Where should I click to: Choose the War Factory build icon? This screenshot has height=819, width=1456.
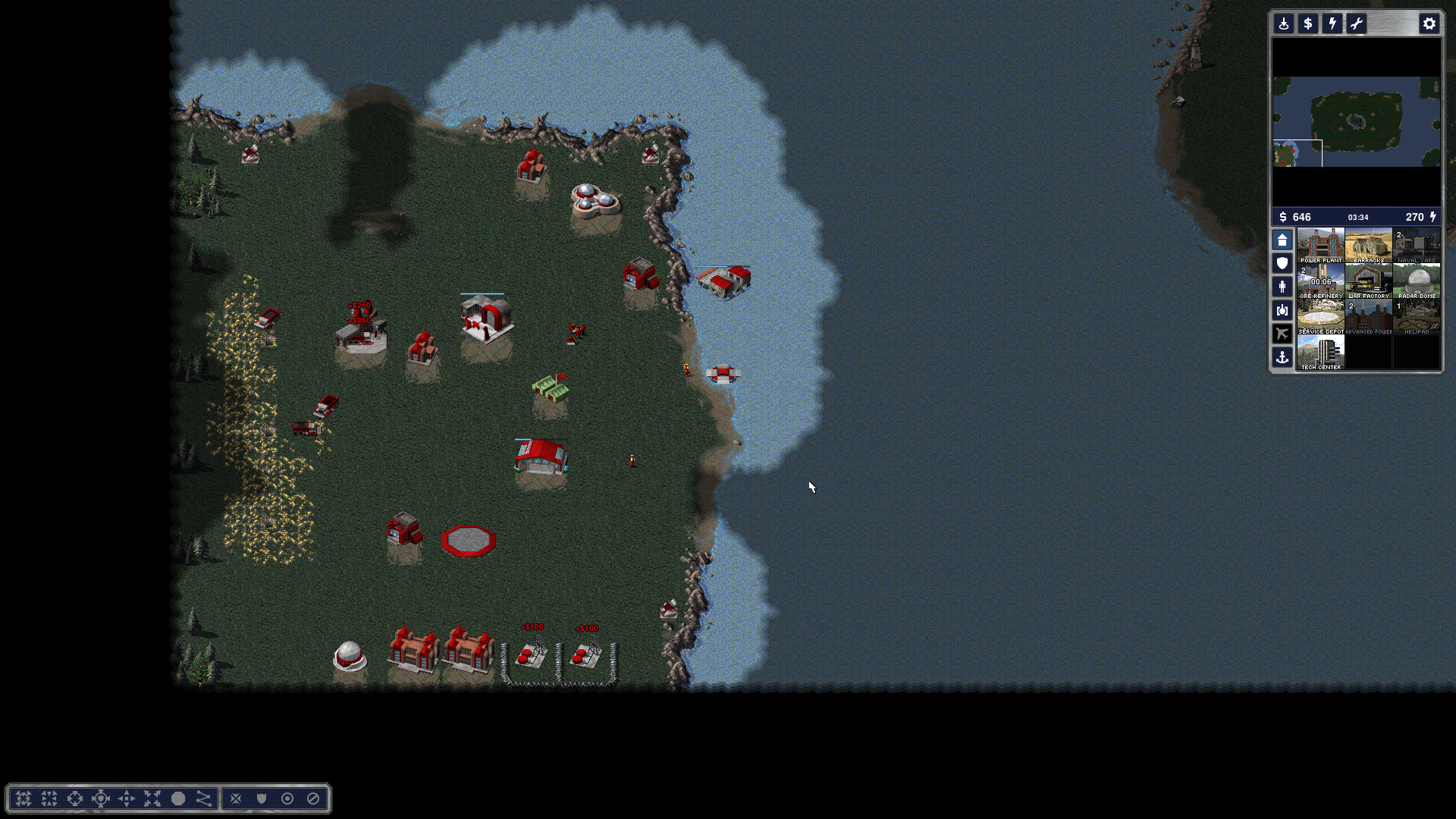1369,281
